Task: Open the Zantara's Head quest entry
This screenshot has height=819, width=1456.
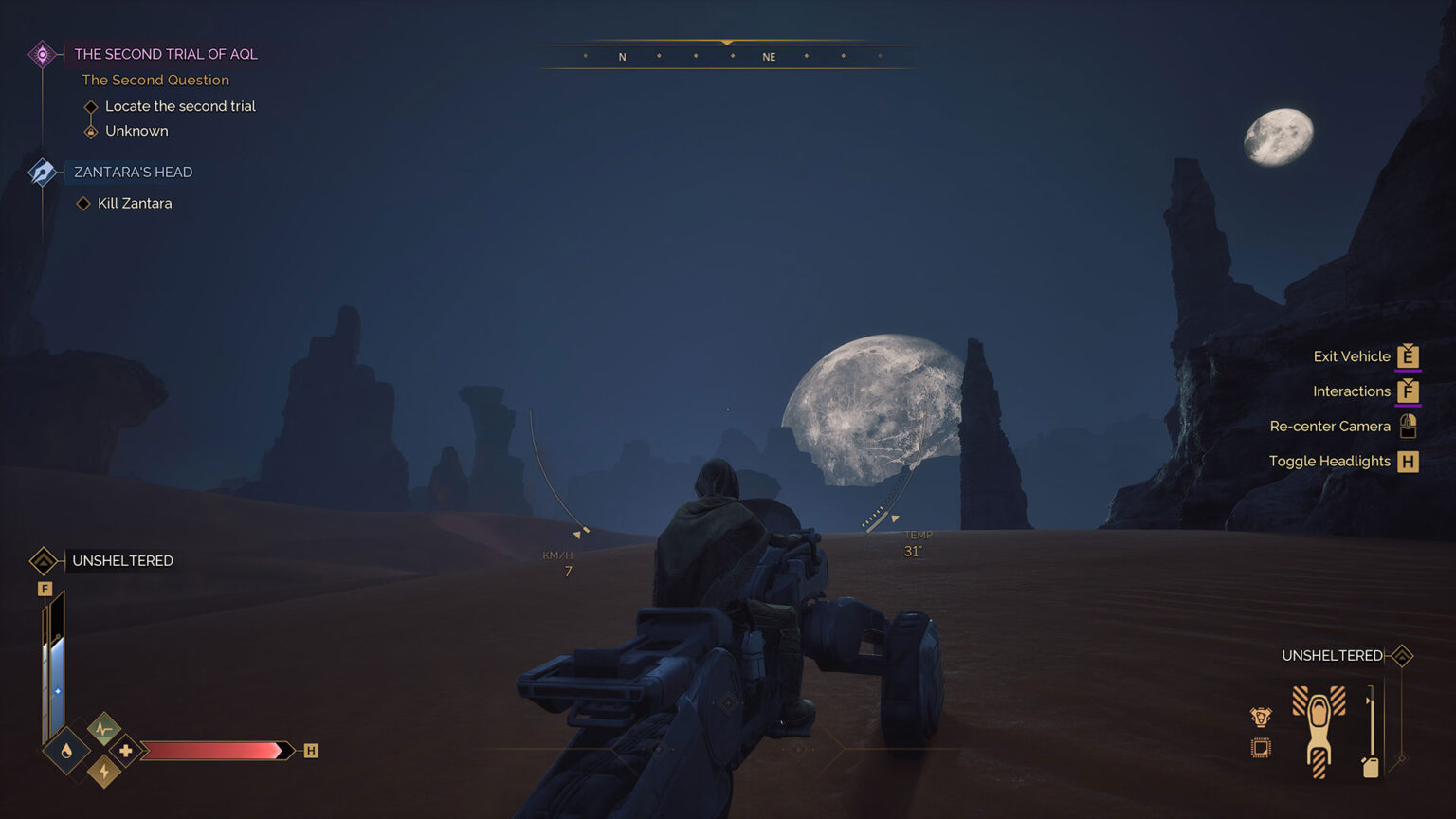Action: (133, 172)
